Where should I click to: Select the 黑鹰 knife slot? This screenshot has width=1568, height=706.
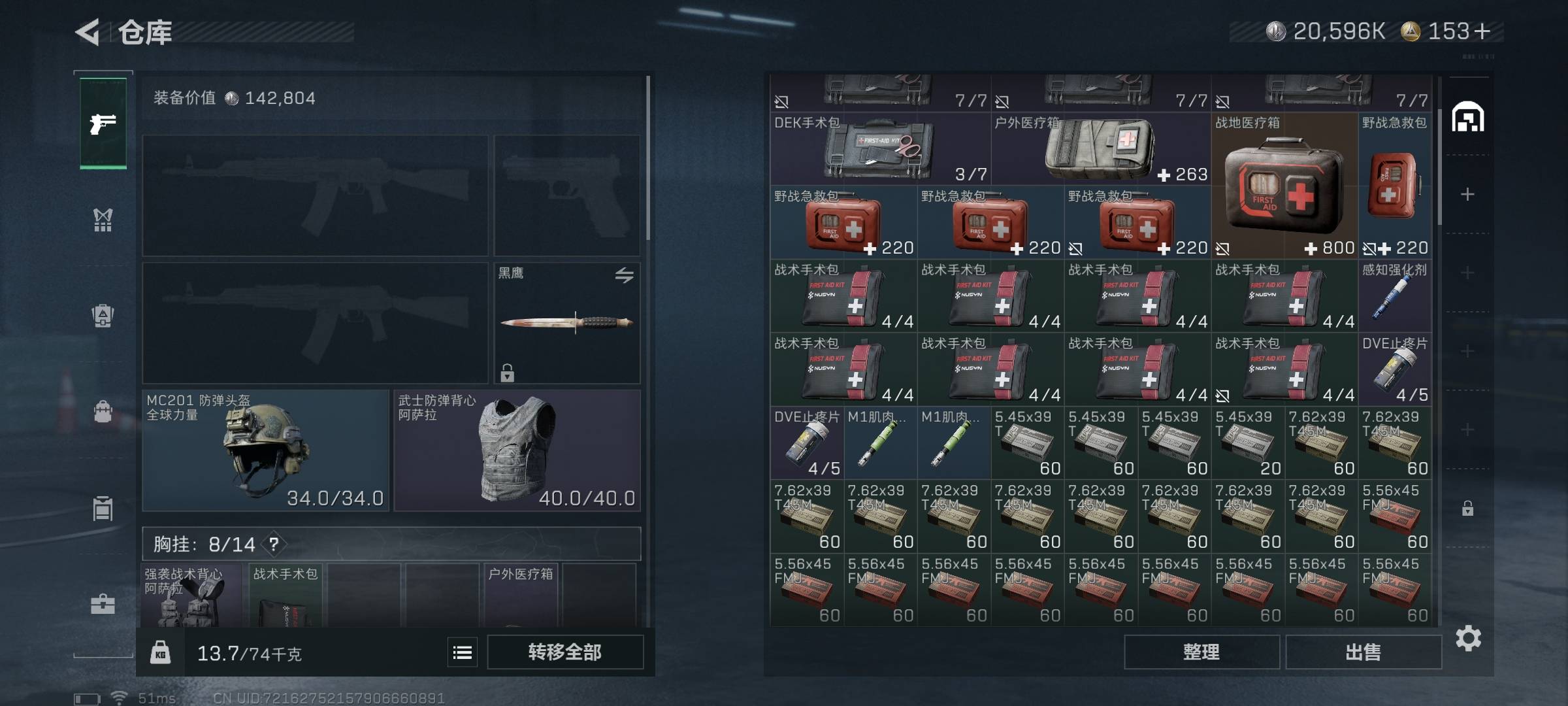coord(566,322)
